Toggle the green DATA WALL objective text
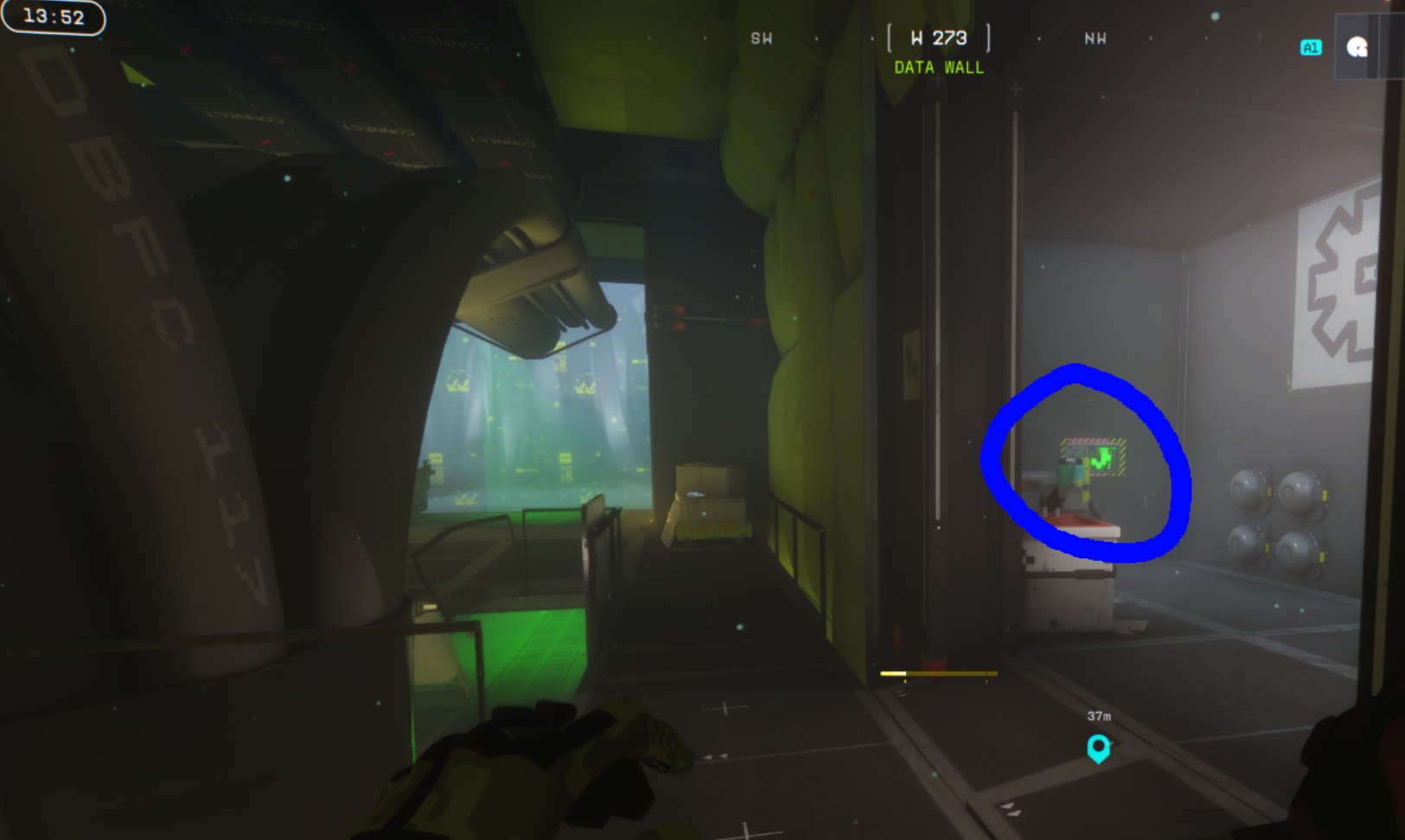 (937, 68)
